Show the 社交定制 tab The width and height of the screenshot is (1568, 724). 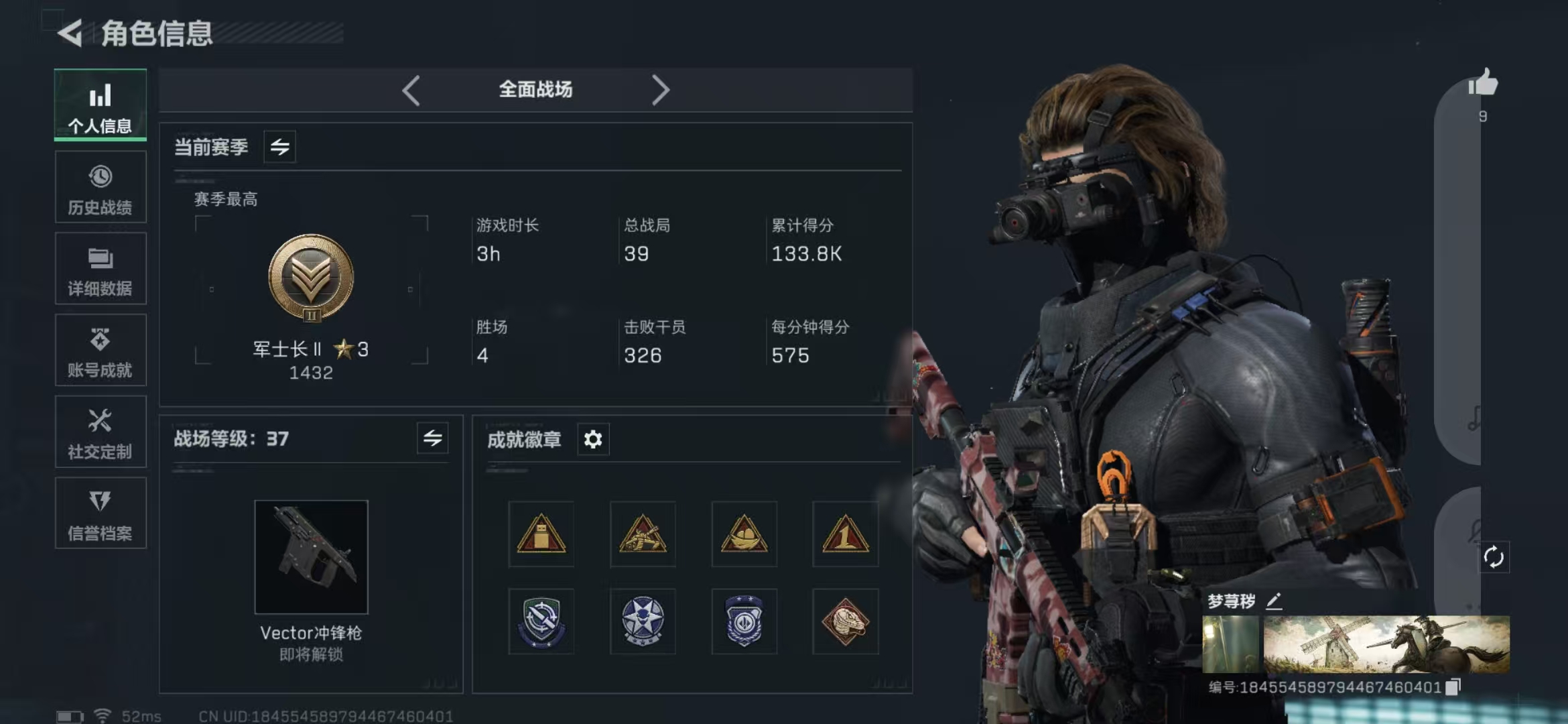pos(101,432)
